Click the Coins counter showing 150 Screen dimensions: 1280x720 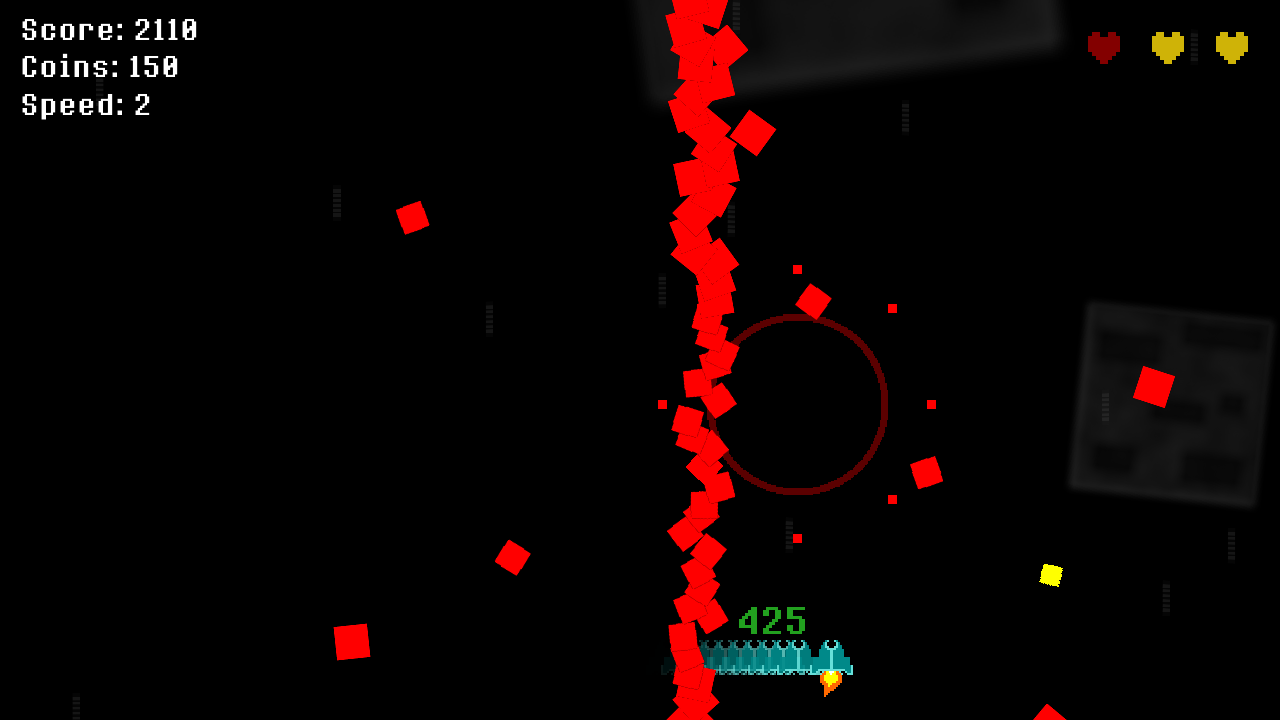[x=98, y=67]
